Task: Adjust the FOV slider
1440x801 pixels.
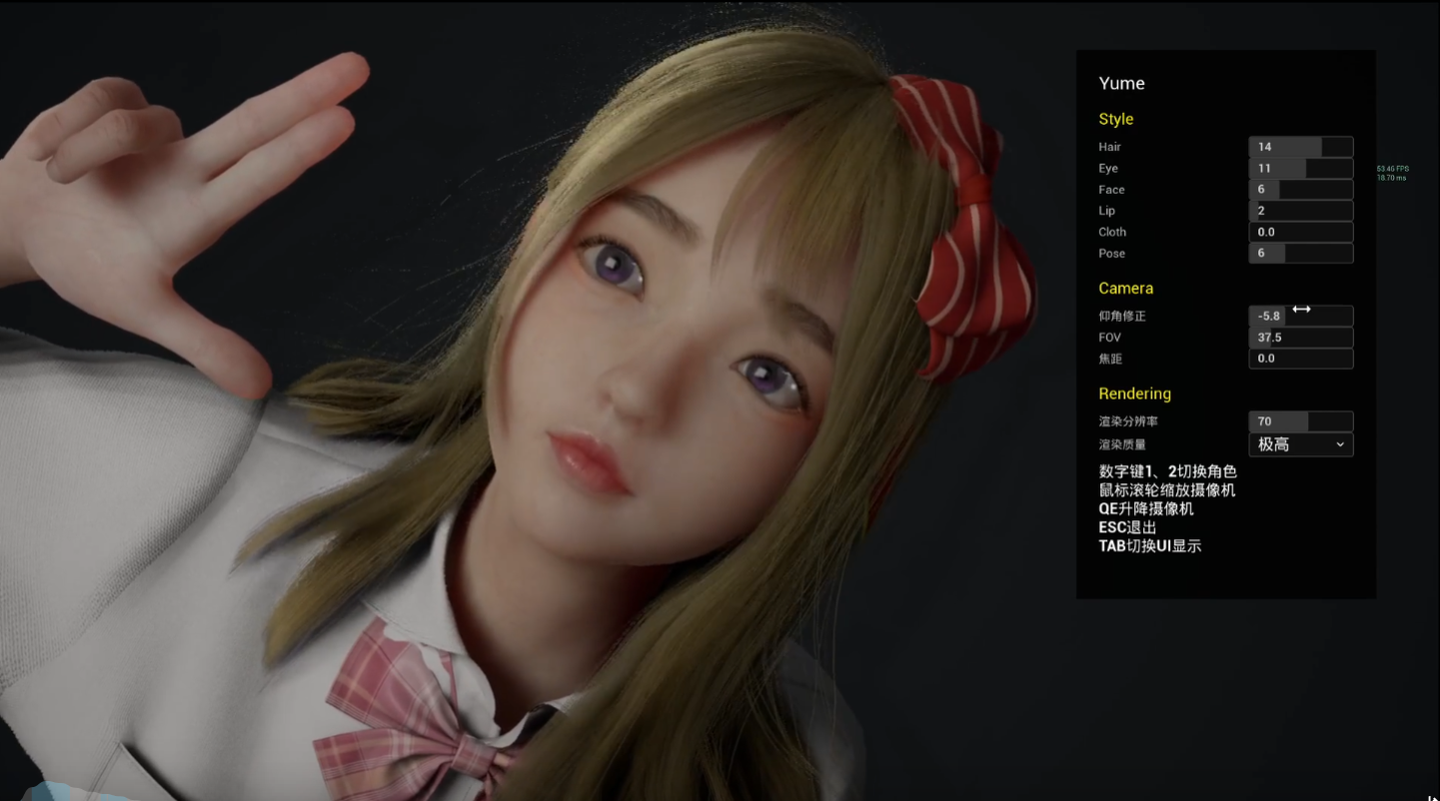Action: 1300,337
